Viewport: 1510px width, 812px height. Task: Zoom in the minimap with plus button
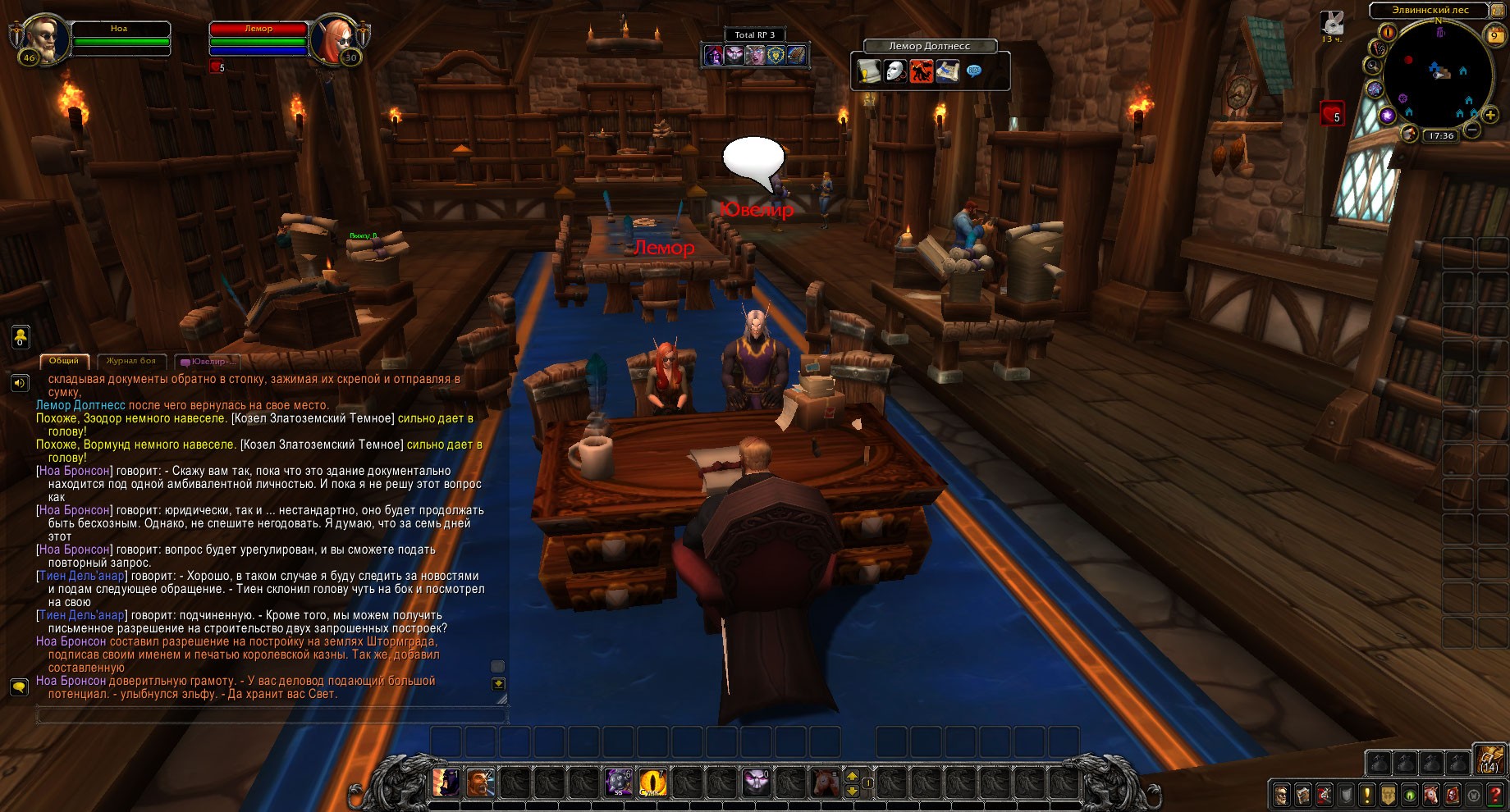pyautogui.click(x=1490, y=115)
